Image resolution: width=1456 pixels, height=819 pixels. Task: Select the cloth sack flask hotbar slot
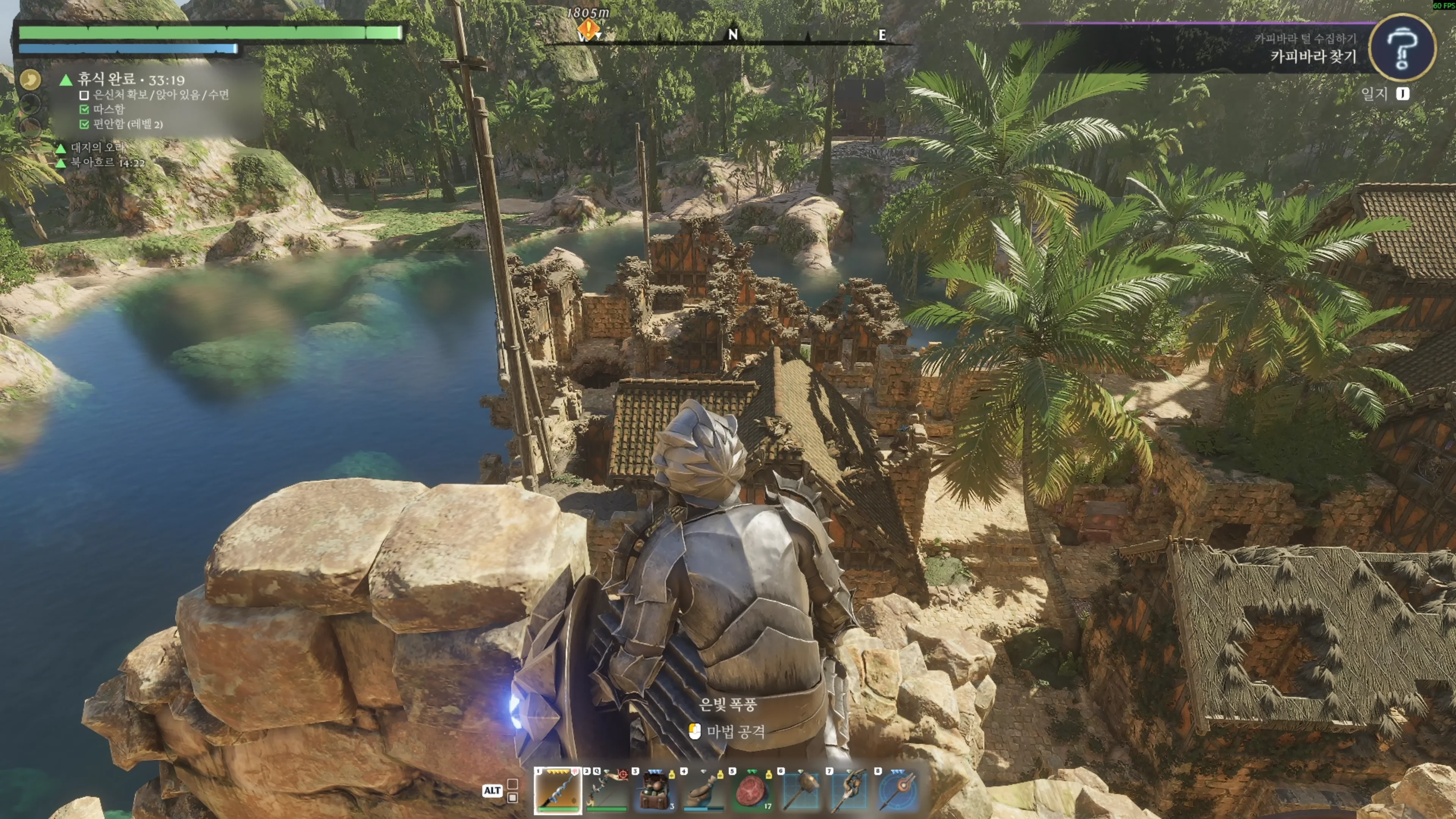[703, 789]
